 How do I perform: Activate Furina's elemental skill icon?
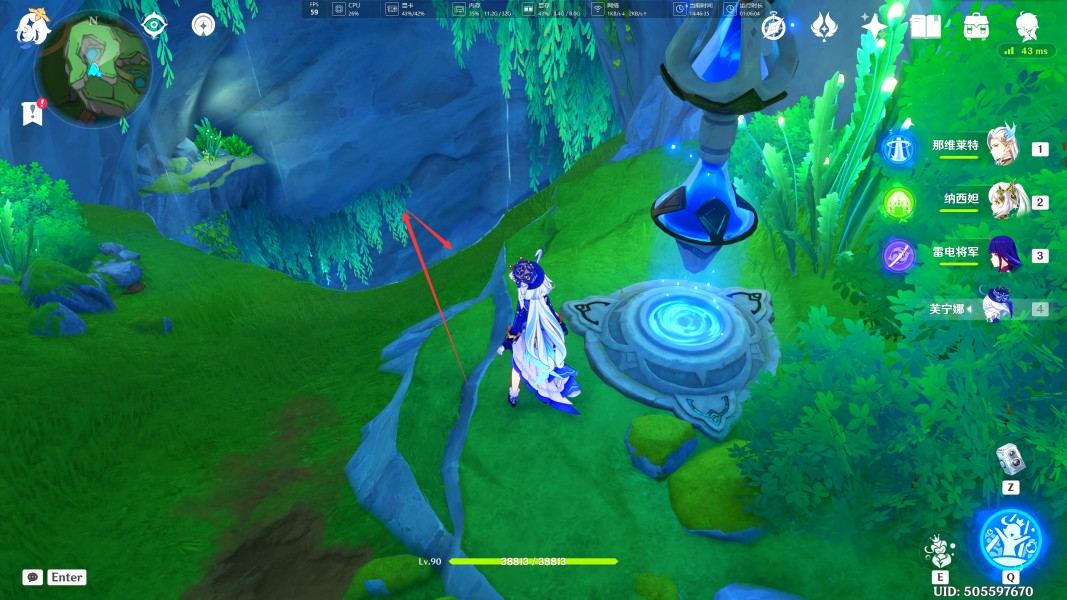pyautogui.click(x=939, y=550)
